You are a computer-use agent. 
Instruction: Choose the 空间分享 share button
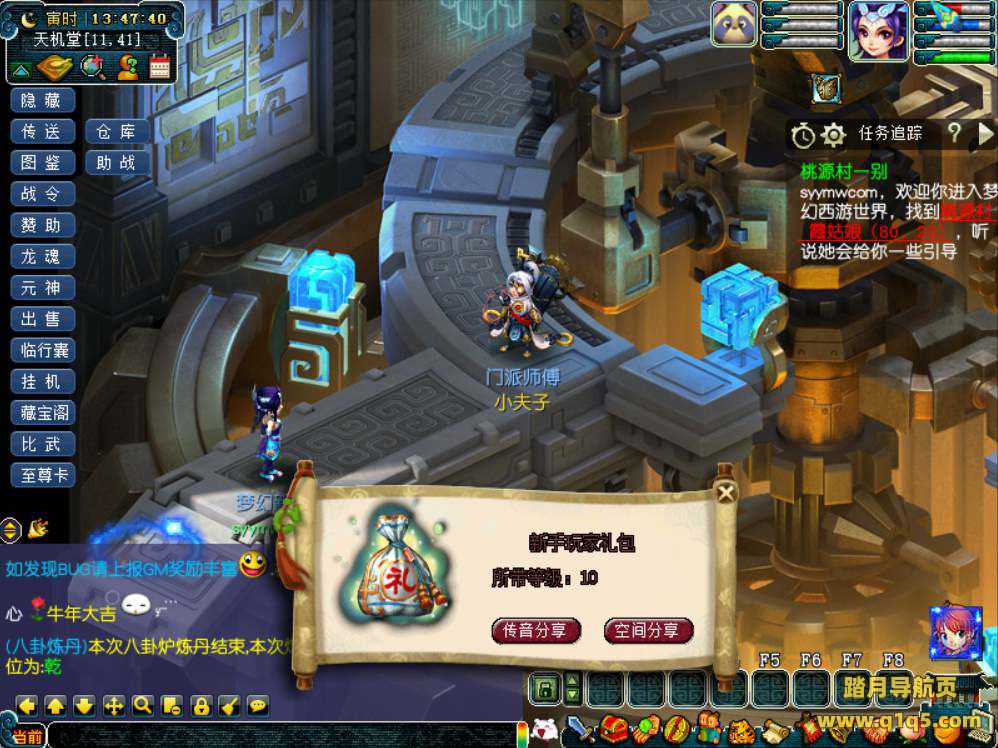[648, 630]
